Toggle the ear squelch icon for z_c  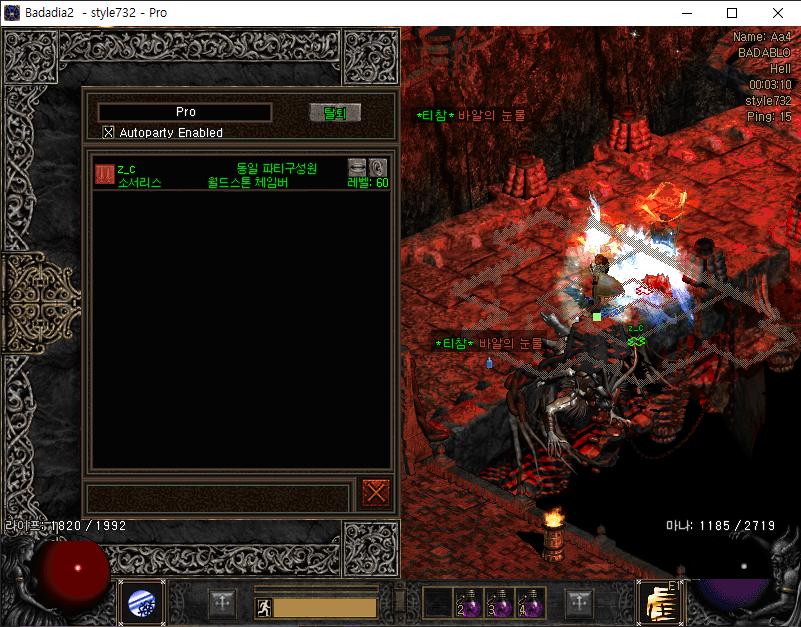click(x=378, y=168)
